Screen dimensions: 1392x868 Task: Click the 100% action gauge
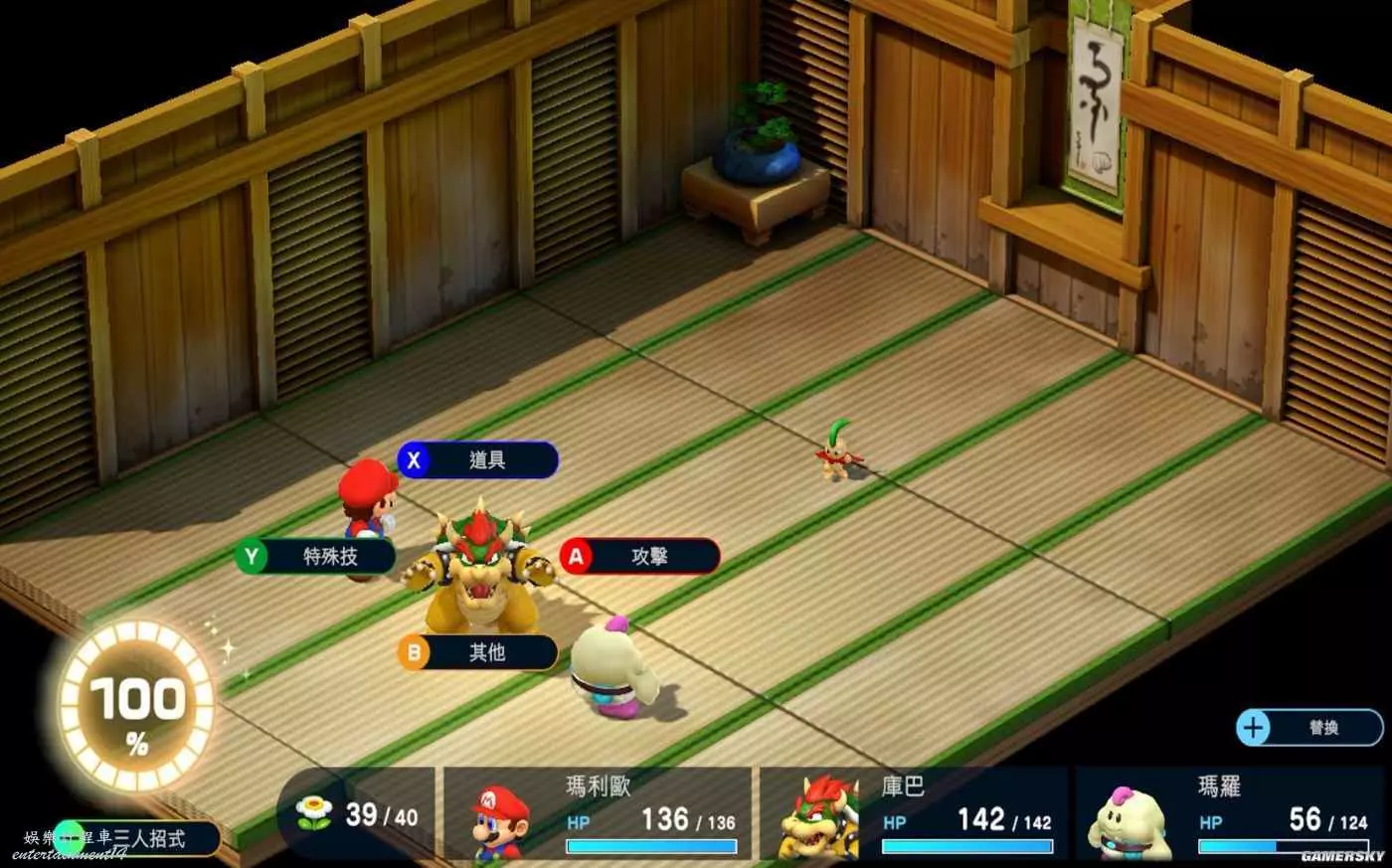point(136,706)
